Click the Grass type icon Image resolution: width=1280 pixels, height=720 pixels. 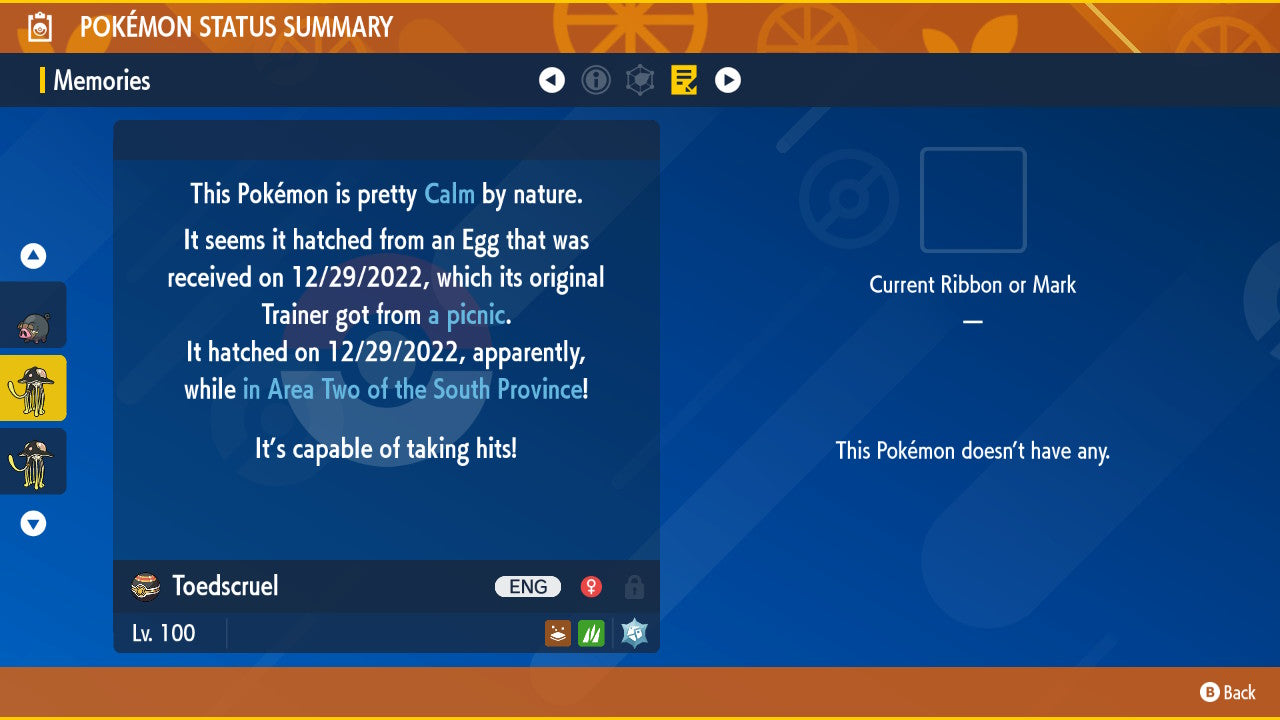(x=590, y=632)
